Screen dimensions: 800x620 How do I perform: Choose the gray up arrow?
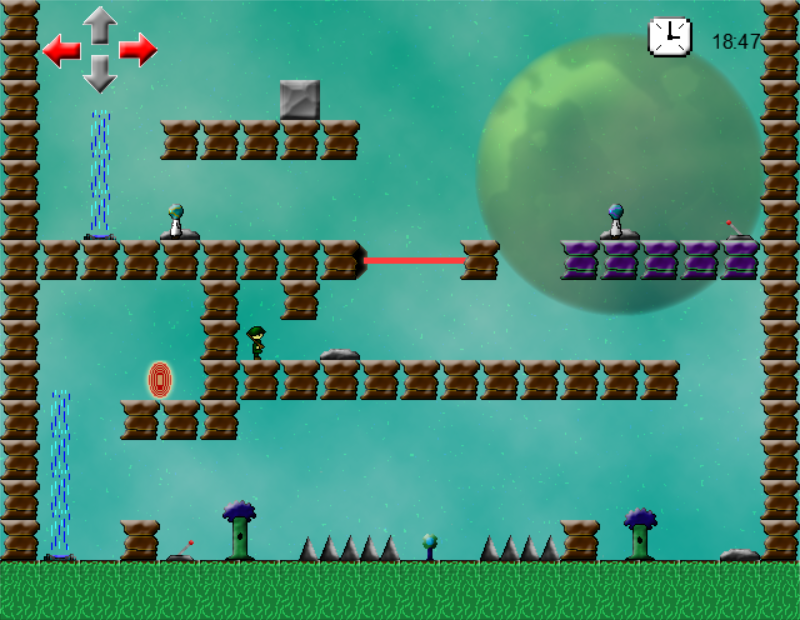(100, 24)
